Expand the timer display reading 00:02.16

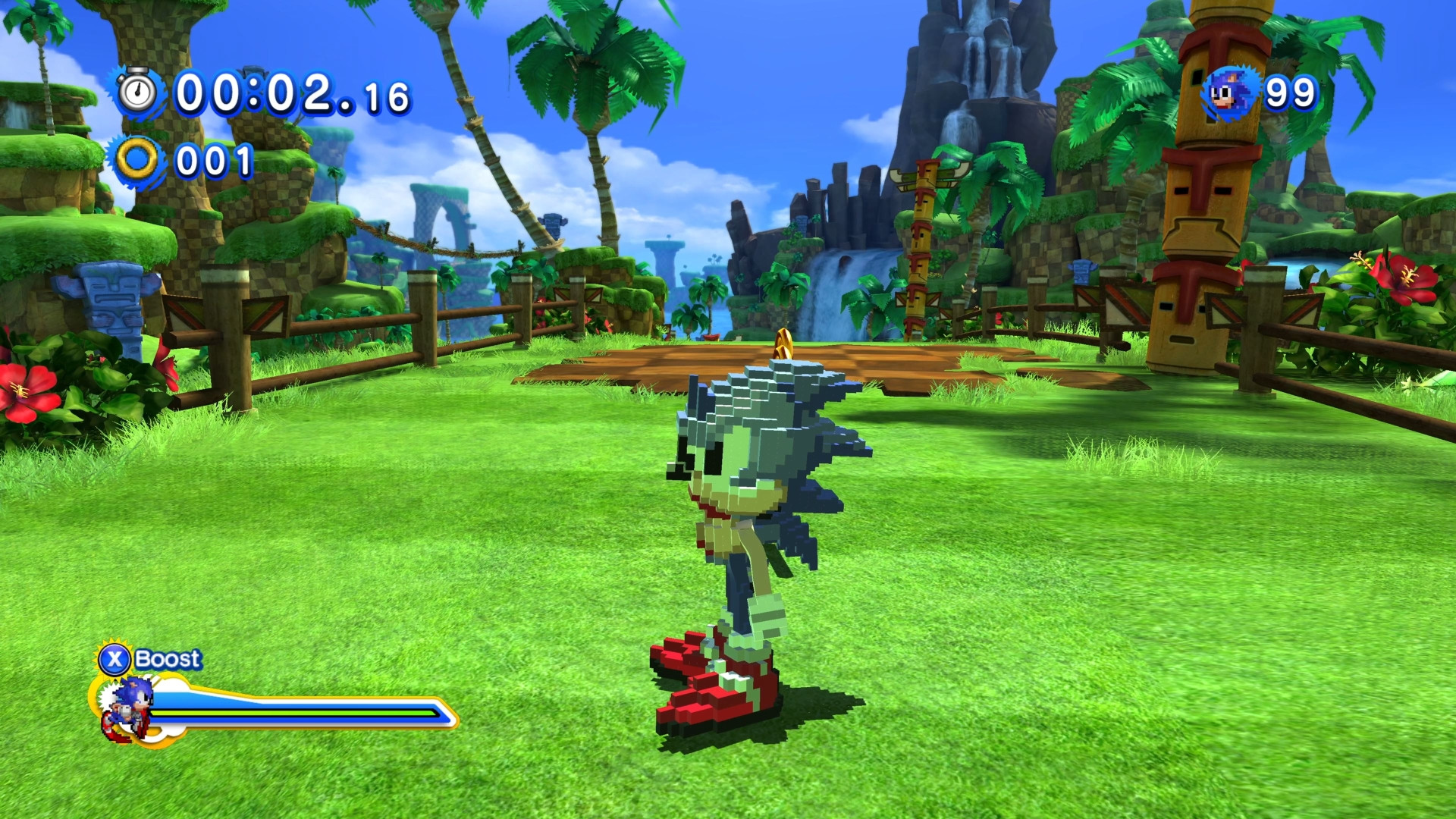pyautogui.click(x=288, y=93)
